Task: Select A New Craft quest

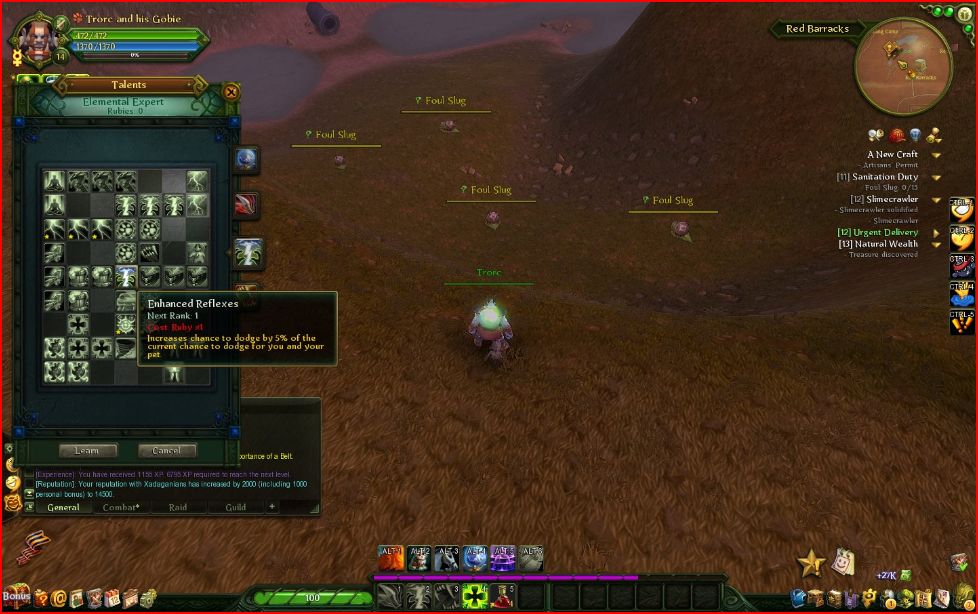Action: [892, 155]
